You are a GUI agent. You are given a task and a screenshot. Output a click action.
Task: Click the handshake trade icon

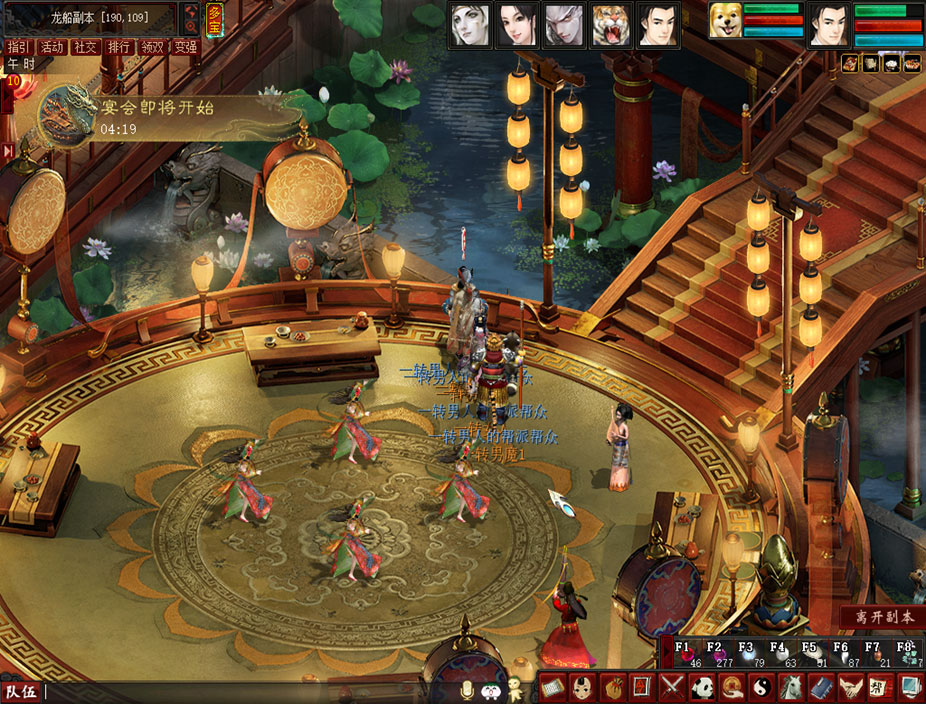(x=850, y=688)
